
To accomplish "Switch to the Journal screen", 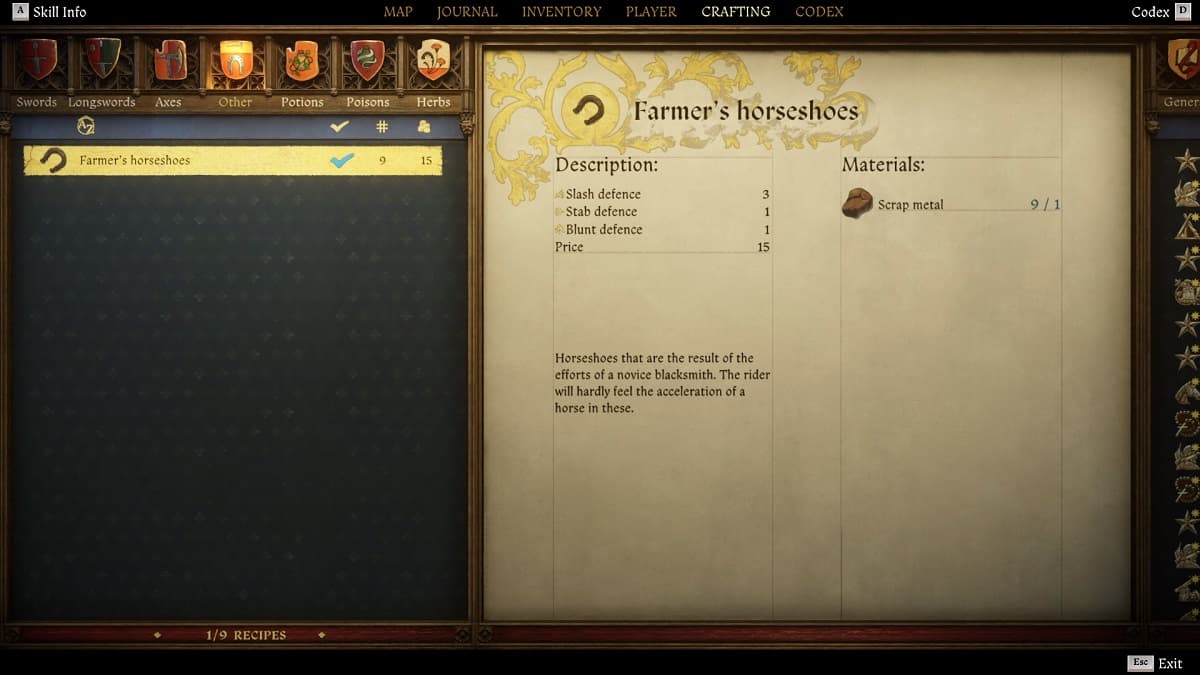I will [467, 12].
